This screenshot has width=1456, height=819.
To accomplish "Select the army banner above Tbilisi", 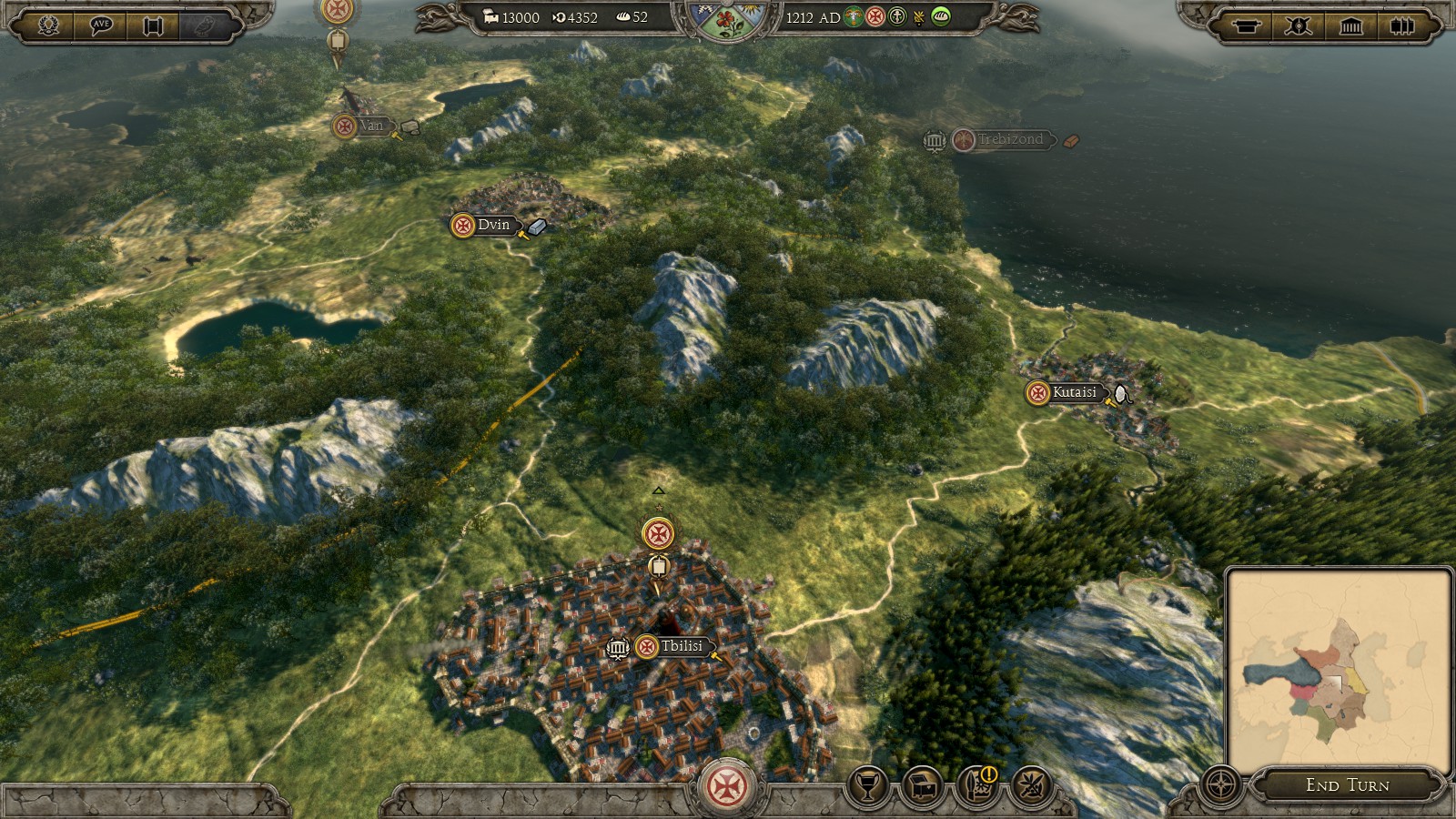I will pos(658,534).
